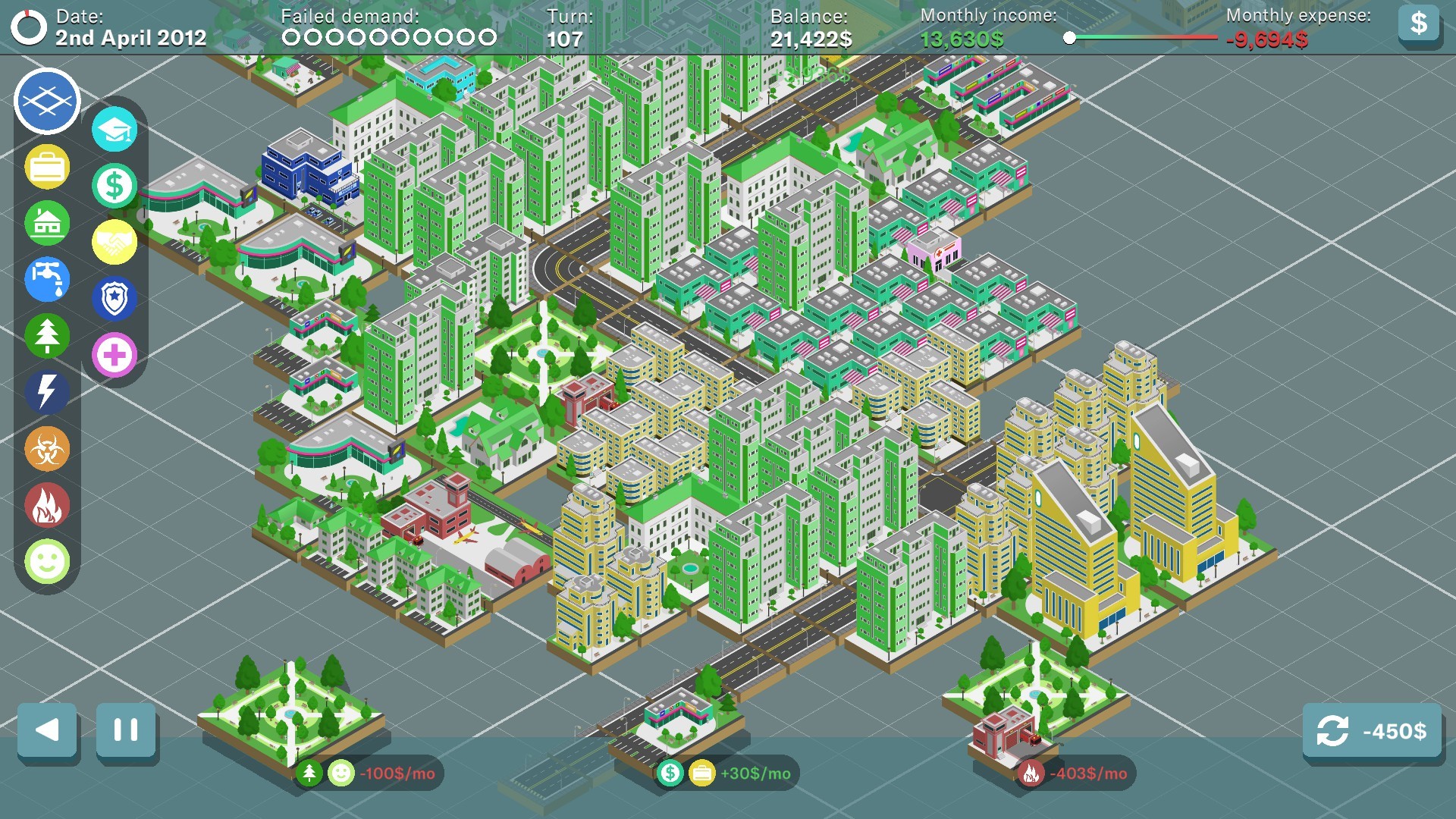Open the electricity power tool
The height and width of the screenshot is (819, 1456).
[46, 392]
